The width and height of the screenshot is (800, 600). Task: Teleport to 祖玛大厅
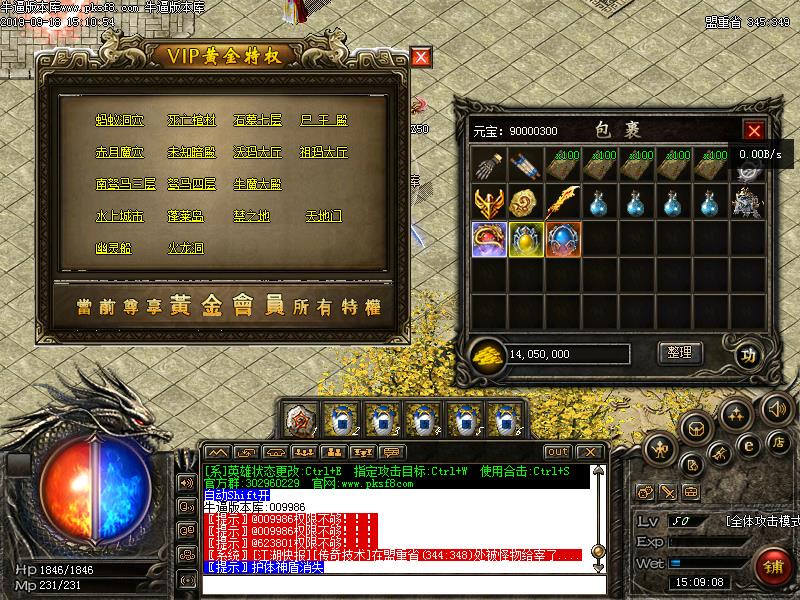tap(324, 153)
